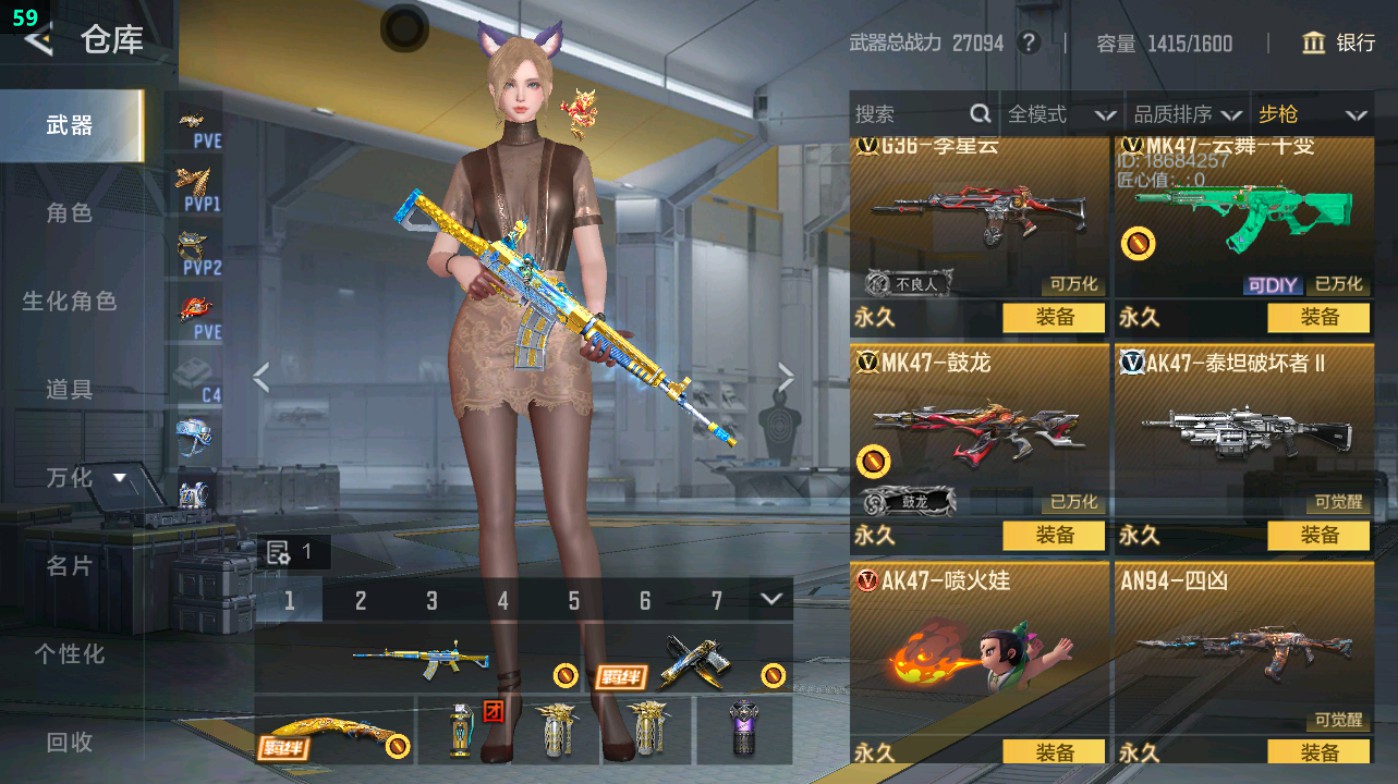Viewport: 1398px width, 784px height.
Task: Switch to the 万化 tab
Action: (68, 479)
